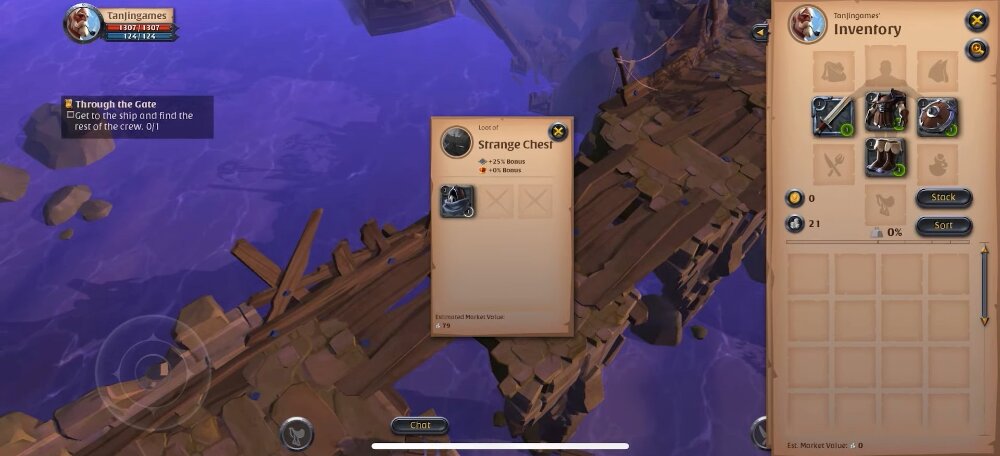
Task: Click the magnifier button under inventory close
Action: (x=976, y=50)
